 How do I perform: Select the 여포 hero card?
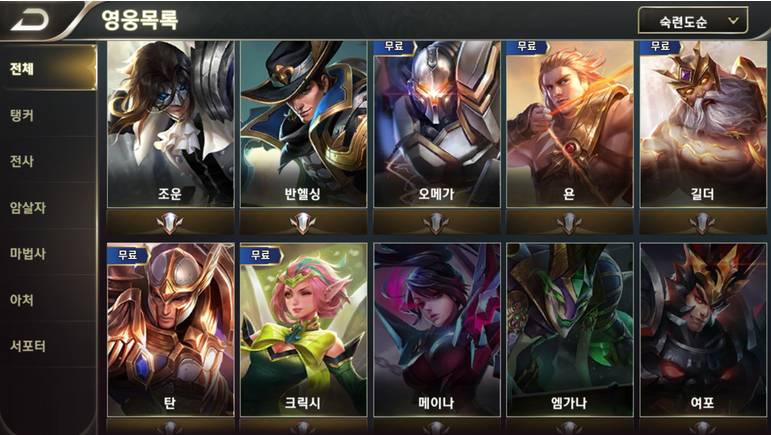pos(703,330)
